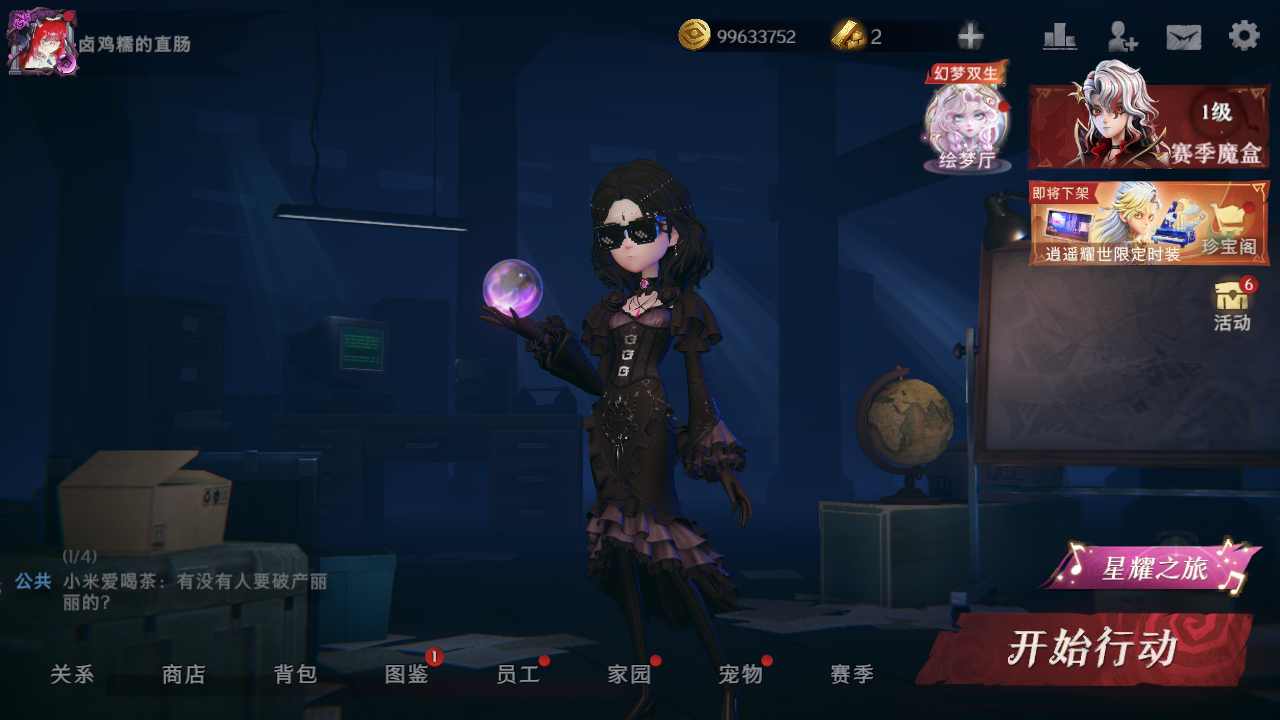Open the mail envelope icon
1280x720 pixels.
(1183, 37)
